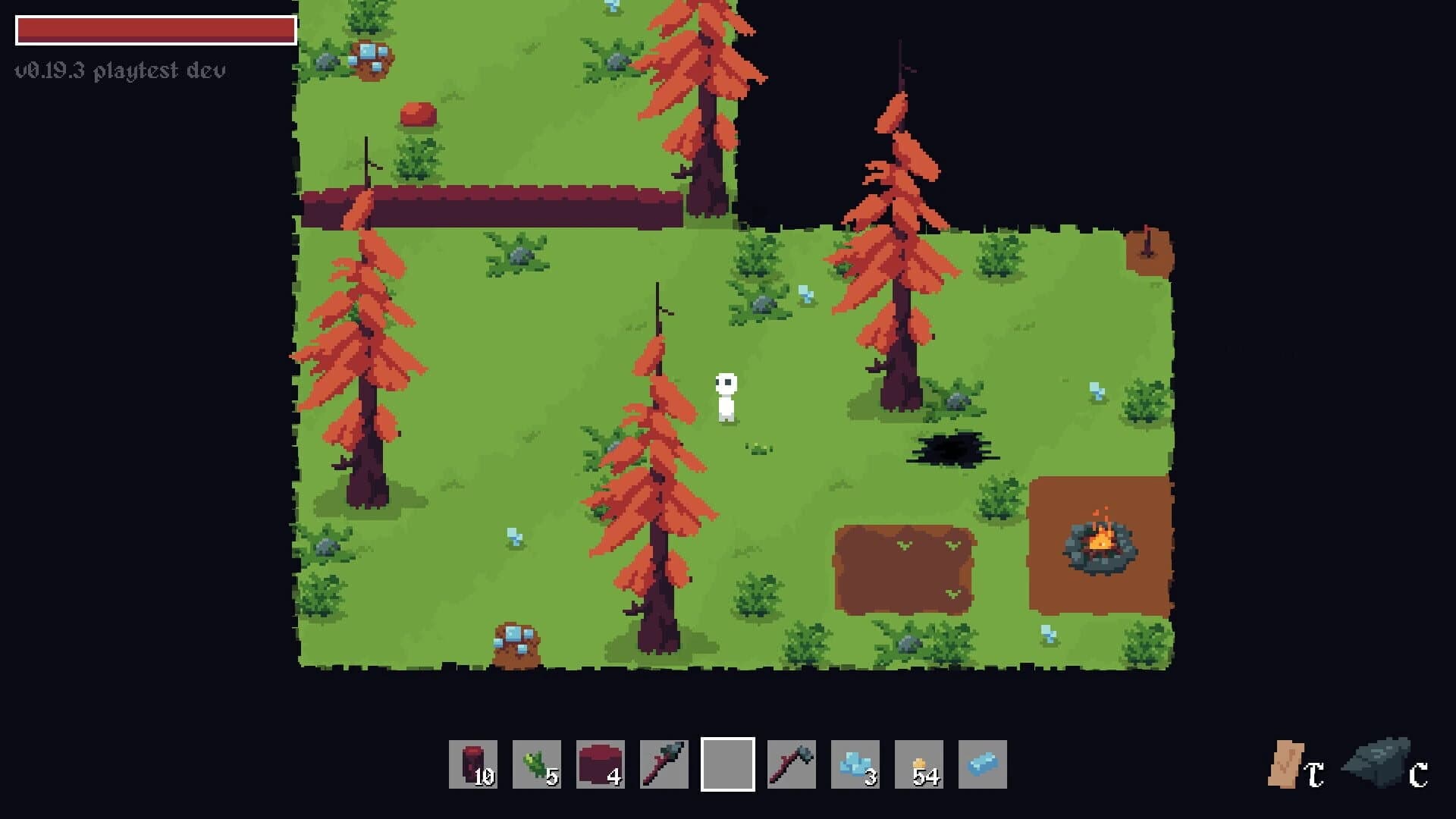Image resolution: width=1456 pixels, height=819 pixels.
Task: Select the green plant fiber slot
Action: click(x=537, y=764)
